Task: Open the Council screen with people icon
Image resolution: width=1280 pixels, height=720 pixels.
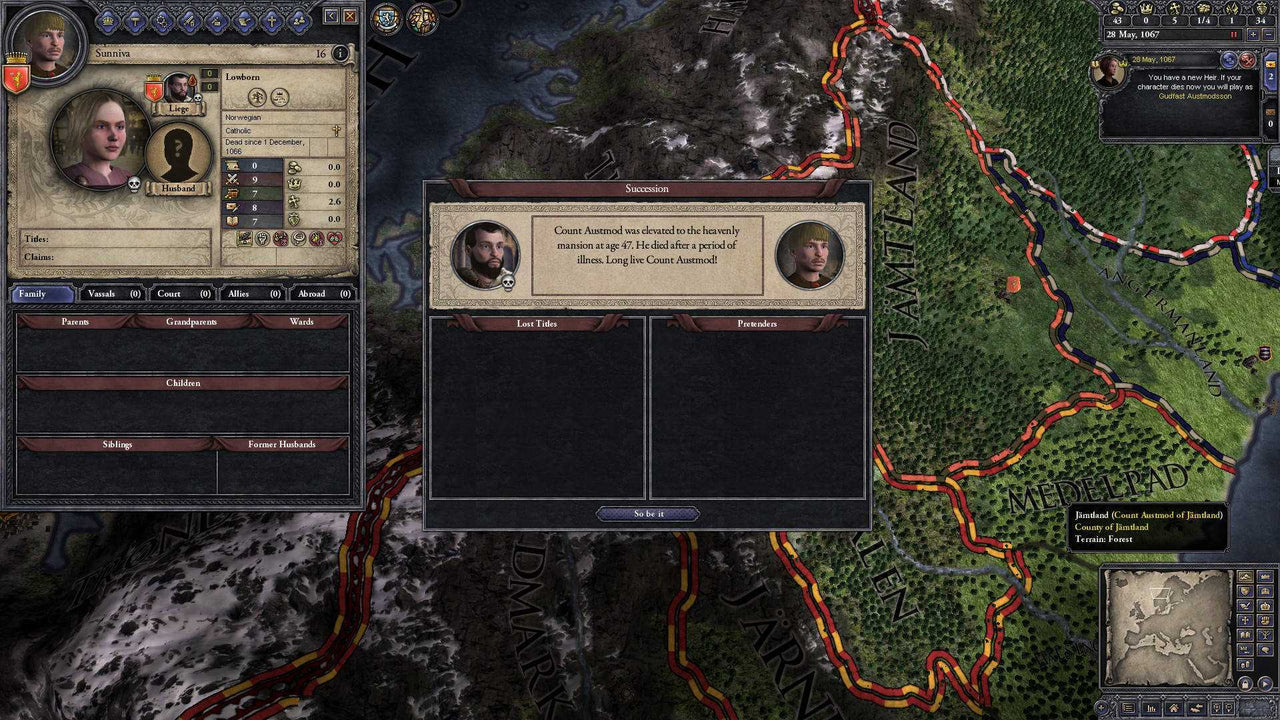Action: (x=301, y=21)
